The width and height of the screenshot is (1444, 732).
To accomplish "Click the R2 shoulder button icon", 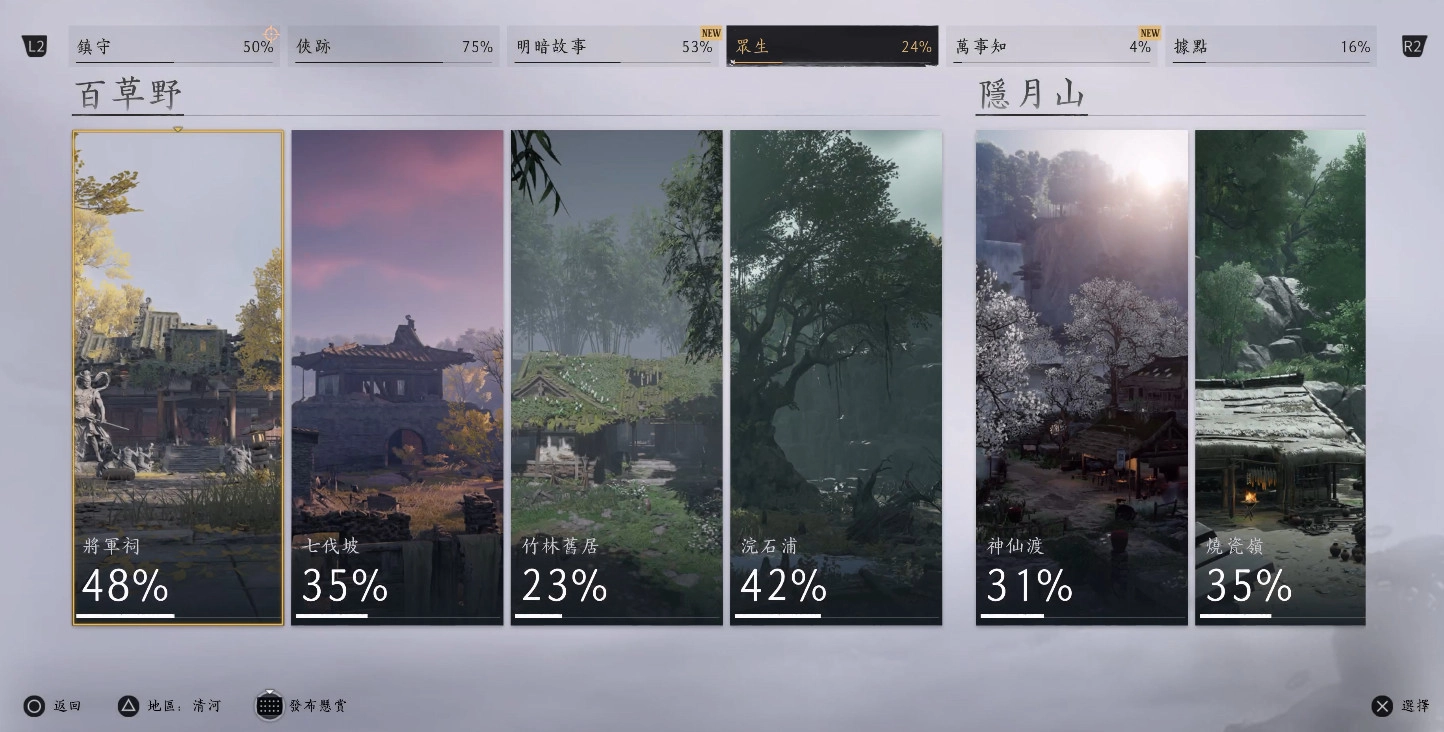I will [1412, 45].
